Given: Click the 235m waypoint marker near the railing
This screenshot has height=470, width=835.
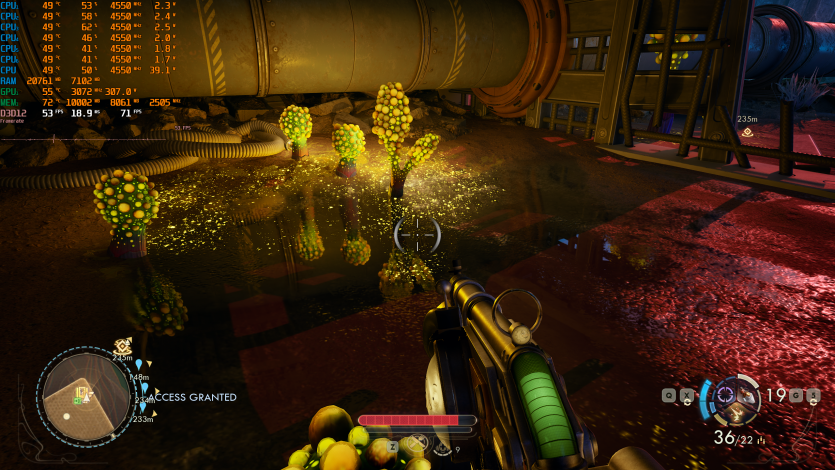Looking at the screenshot, I should click(x=746, y=131).
